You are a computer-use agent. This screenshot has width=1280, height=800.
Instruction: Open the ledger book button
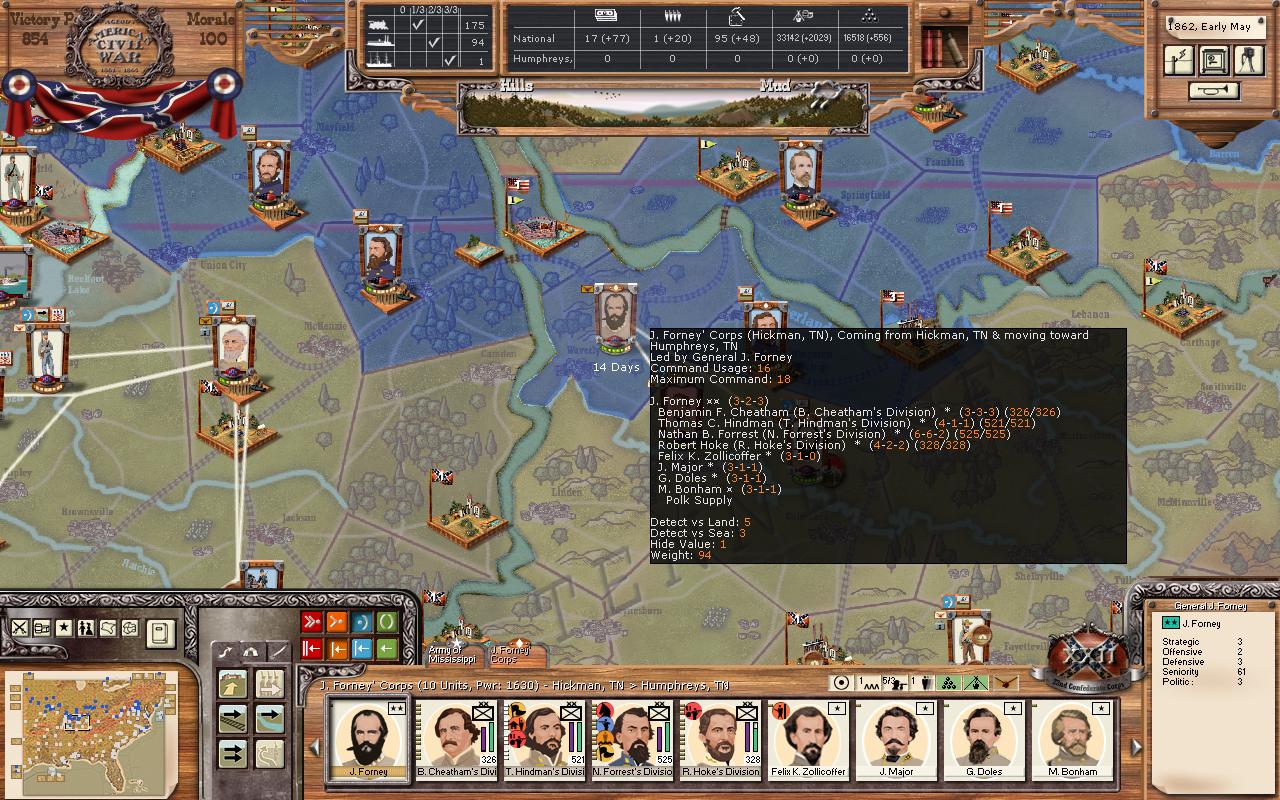coord(160,632)
